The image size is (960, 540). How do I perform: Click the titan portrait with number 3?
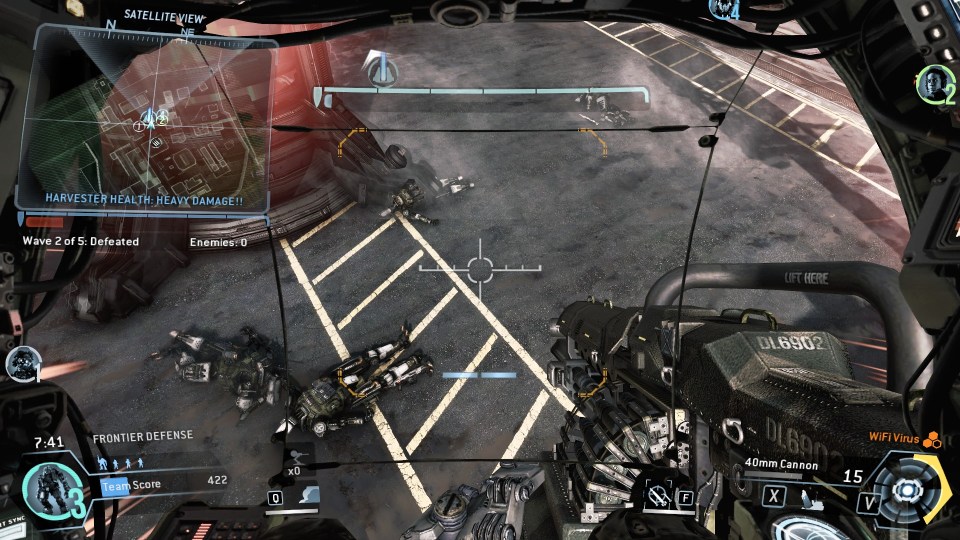click(x=48, y=490)
